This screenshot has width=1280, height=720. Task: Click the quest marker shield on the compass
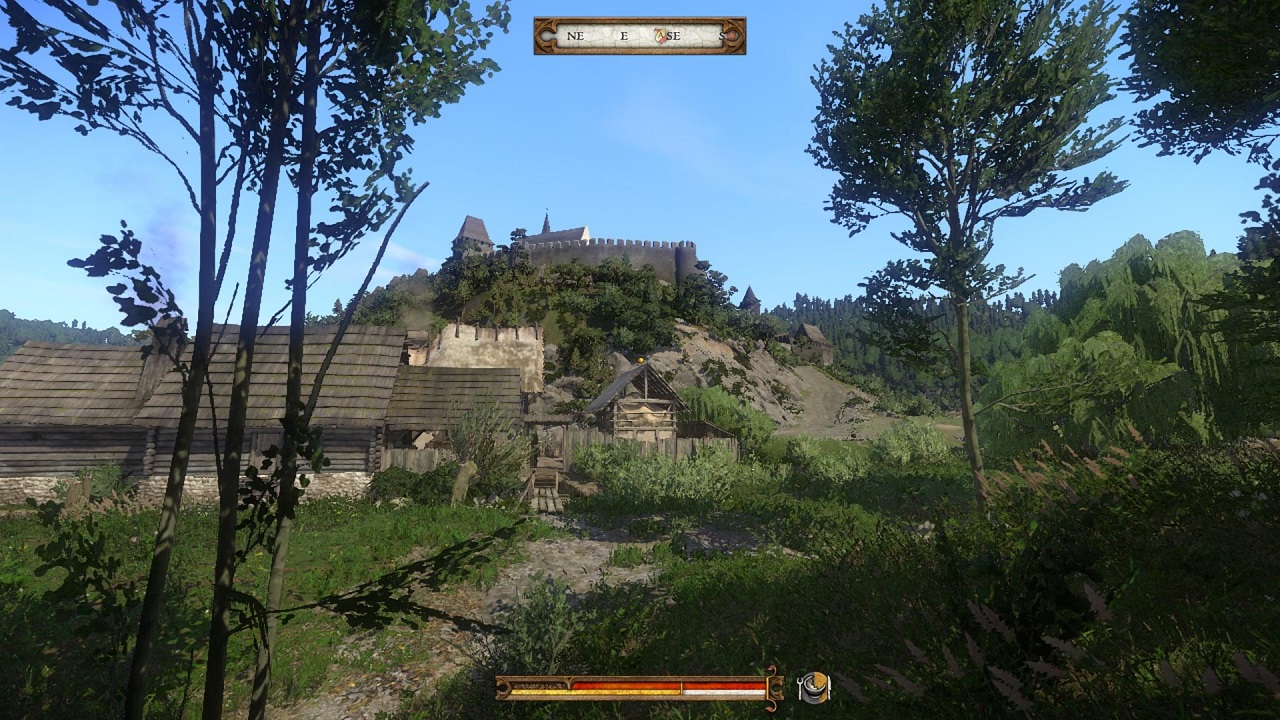pyautogui.click(x=658, y=34)
